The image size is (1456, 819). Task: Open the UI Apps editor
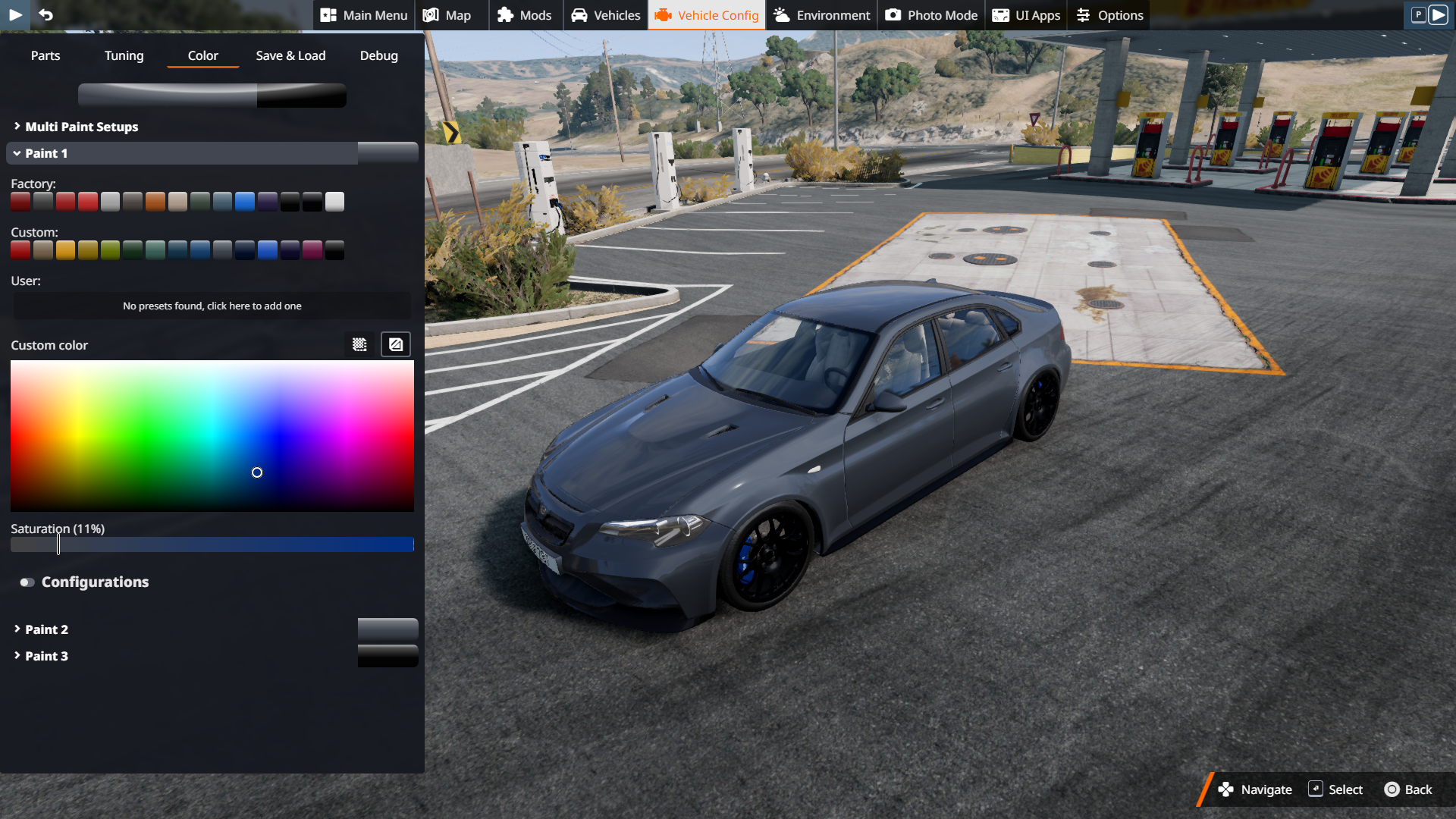(x=1026, y=15)
